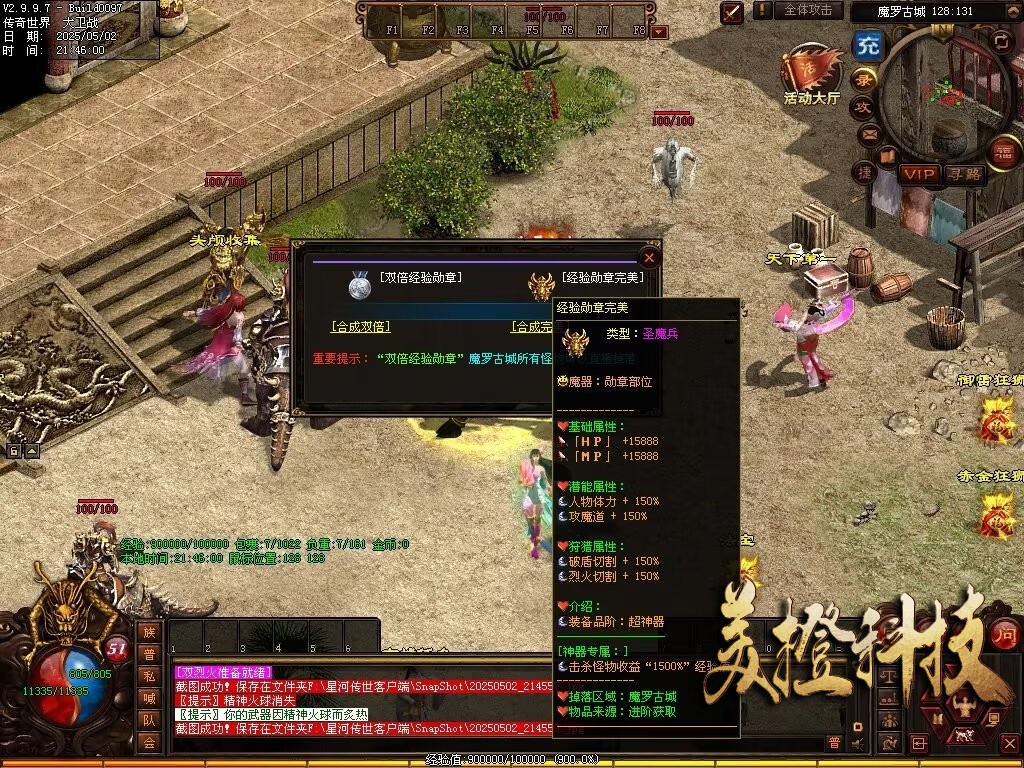Select the 喊 shout chat channel
This screenshot has width=1024, height=768.
pyautogui.click(x=148, y=698)
